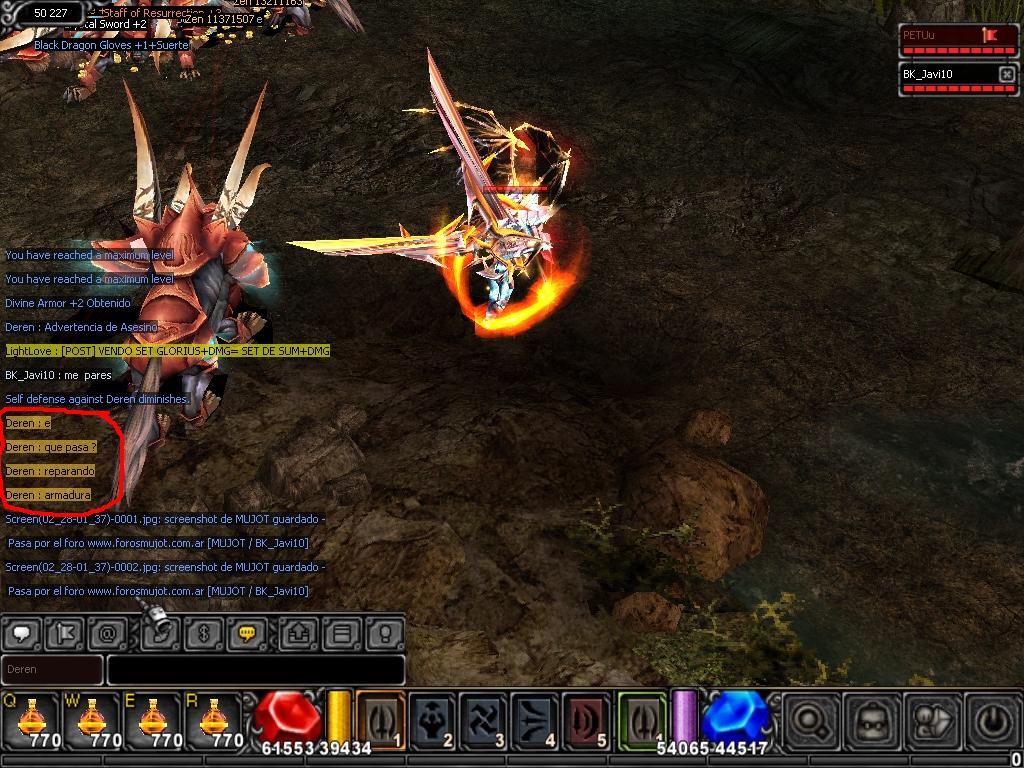Screen dimensions: 1024x768
Task: Open the character and arrow panel button
Action: coord(934,720)
